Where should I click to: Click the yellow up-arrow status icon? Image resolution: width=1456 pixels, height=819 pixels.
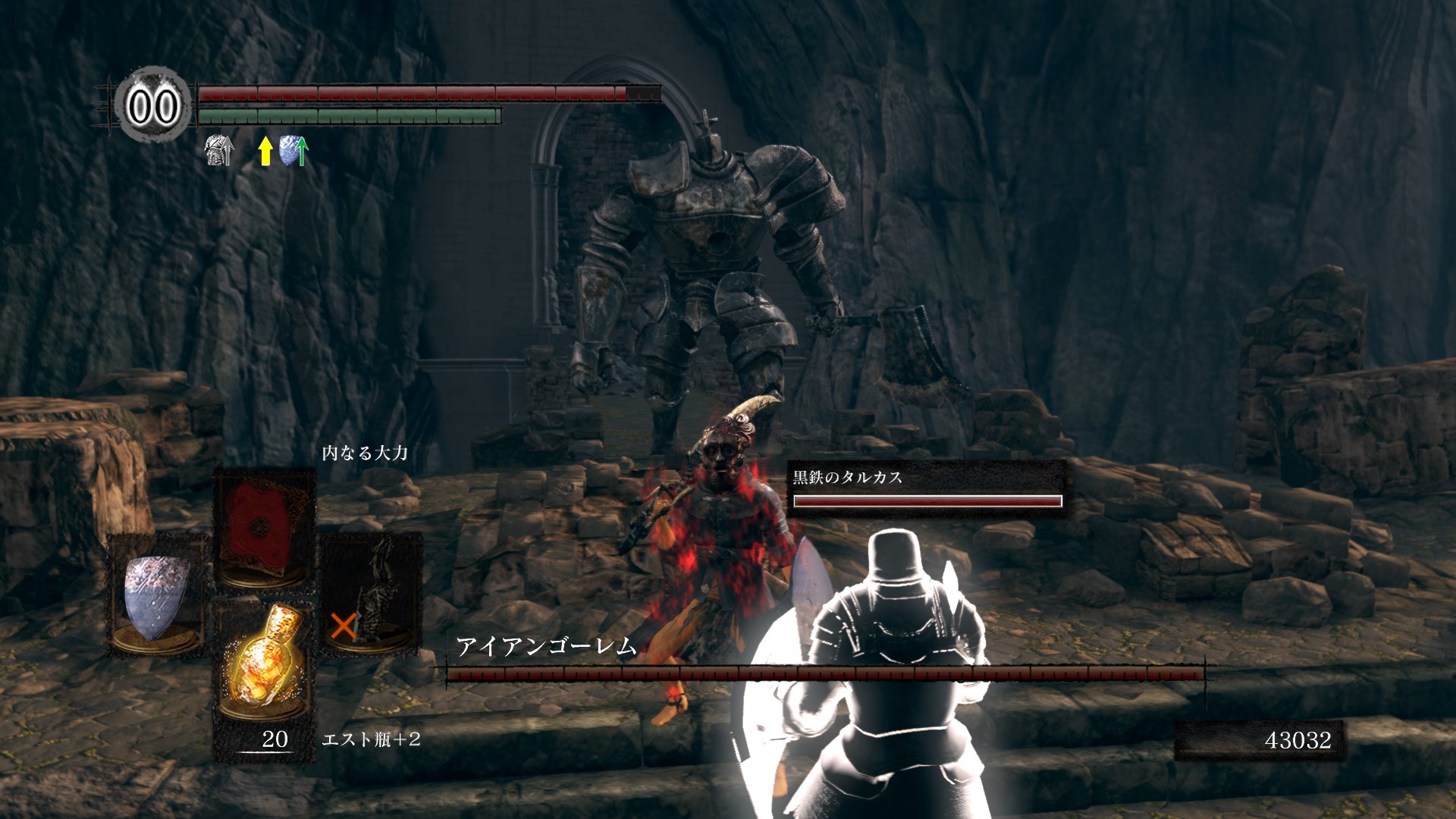265,151
